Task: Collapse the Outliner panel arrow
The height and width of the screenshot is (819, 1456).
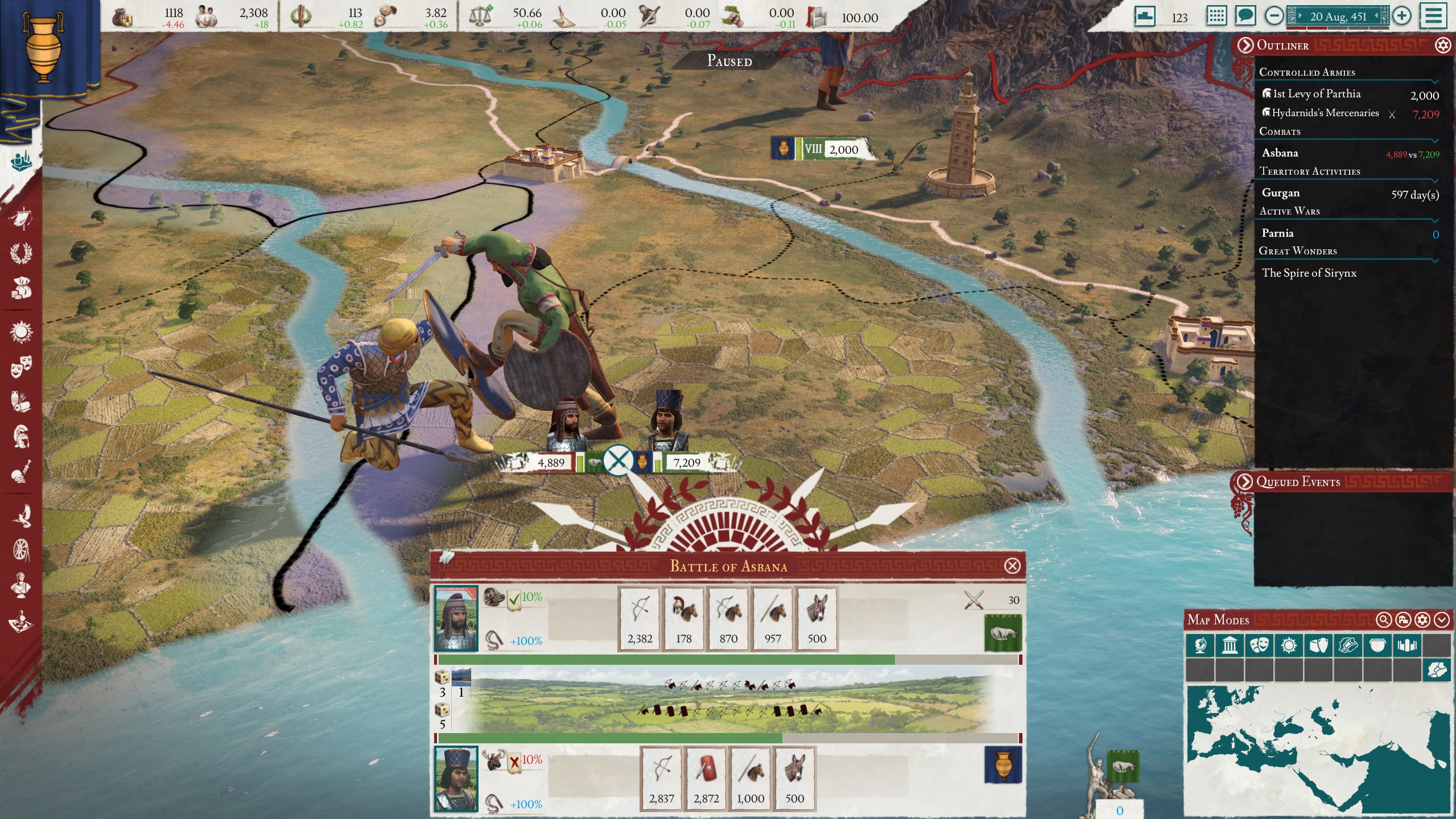Action: (1245, 46)
